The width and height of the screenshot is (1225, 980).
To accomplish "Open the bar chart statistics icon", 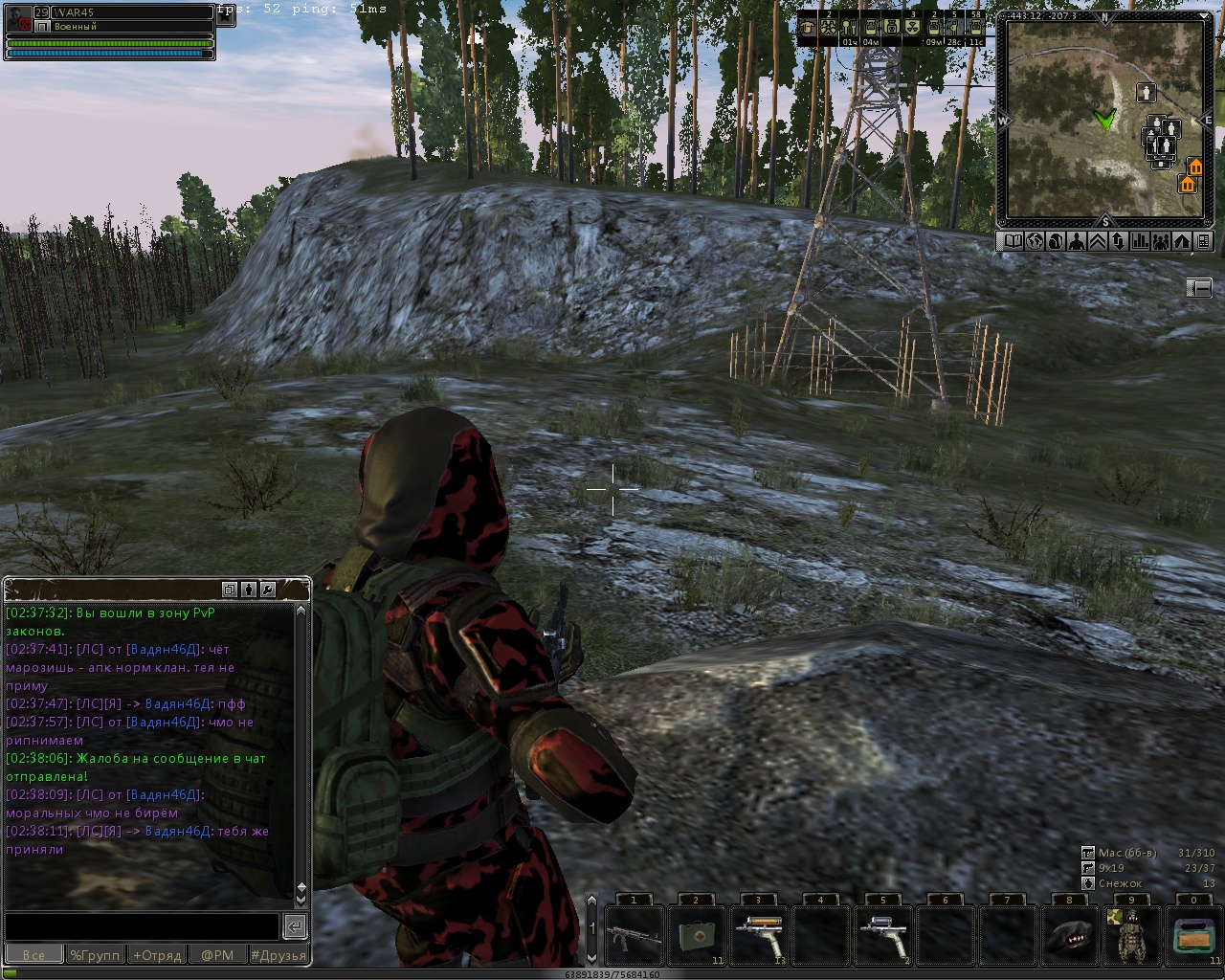I will tap(1140, 242).
